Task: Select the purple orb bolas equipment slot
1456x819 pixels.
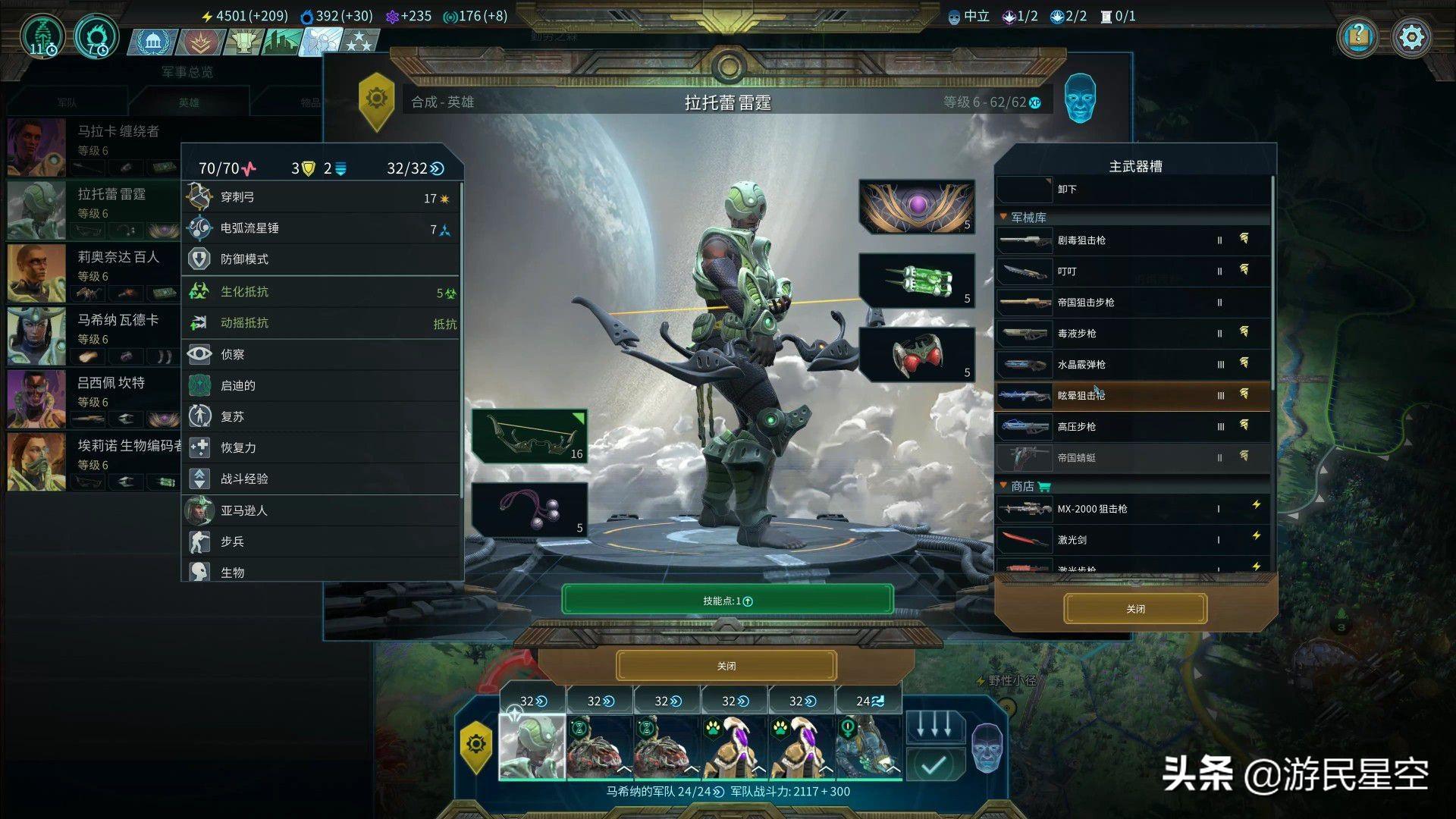Action: click(529, 509)
